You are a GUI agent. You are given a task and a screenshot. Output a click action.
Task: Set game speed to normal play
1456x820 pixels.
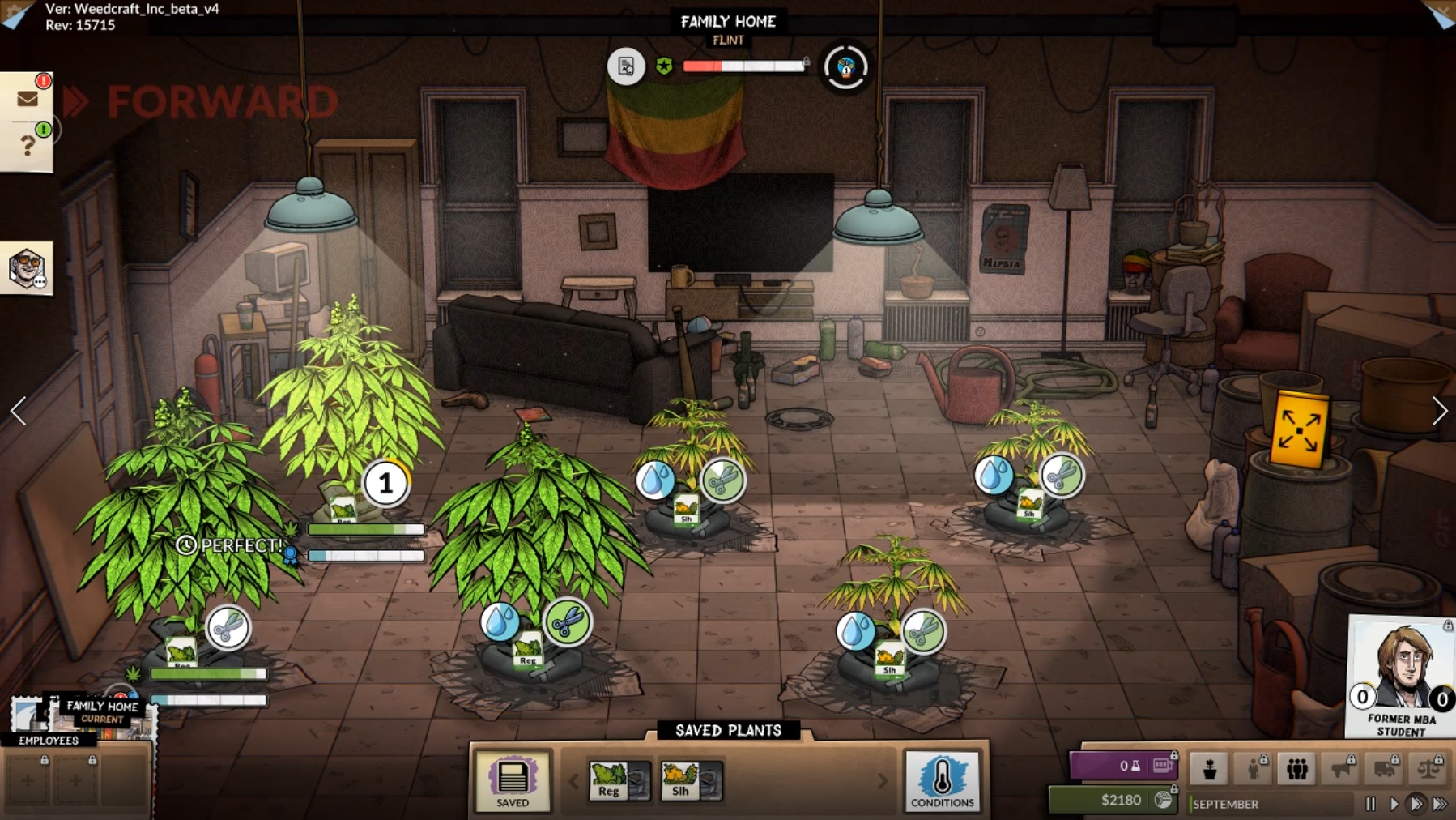click(1394, 804)
